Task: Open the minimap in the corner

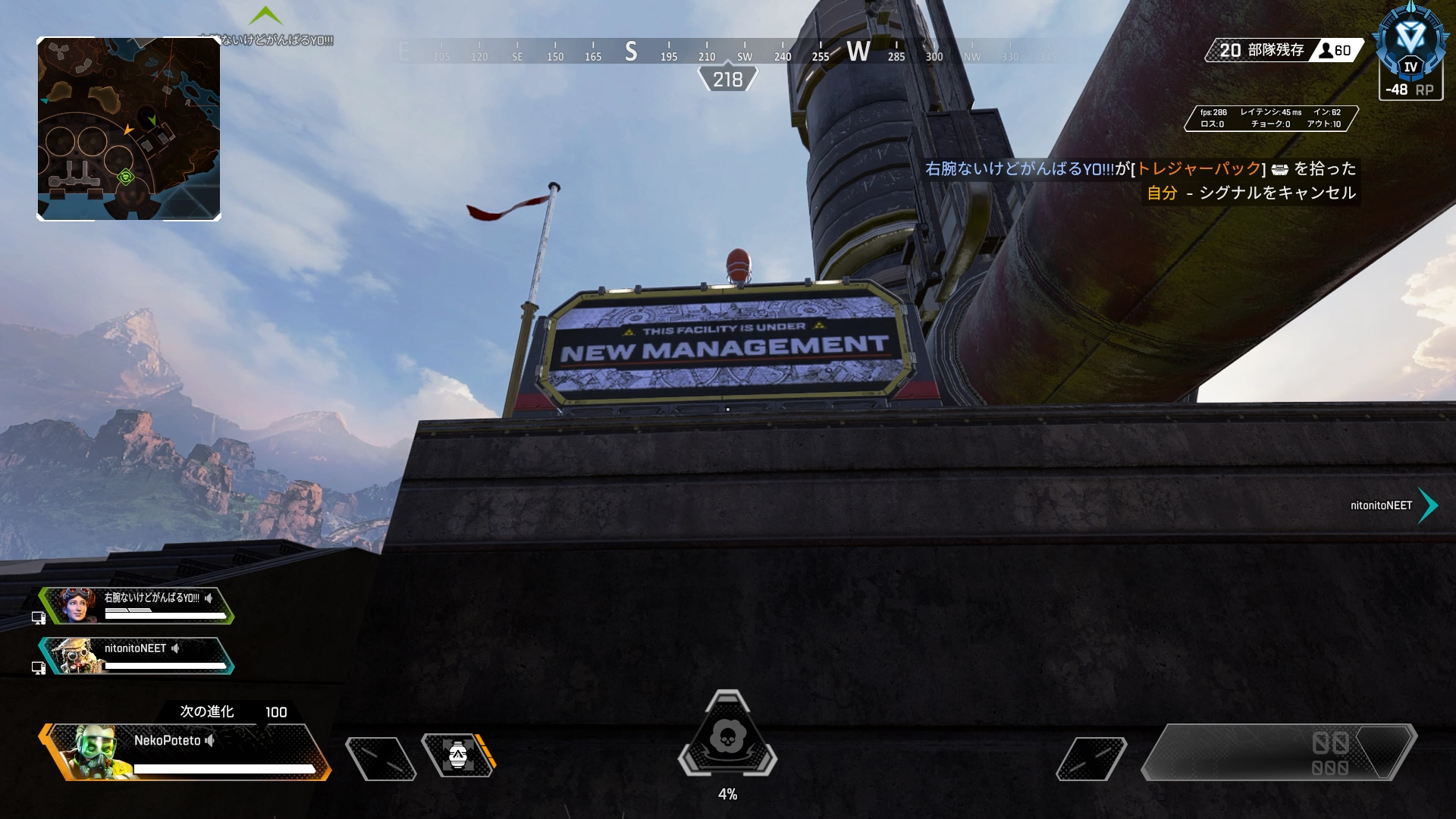Action: click(129, 129)
